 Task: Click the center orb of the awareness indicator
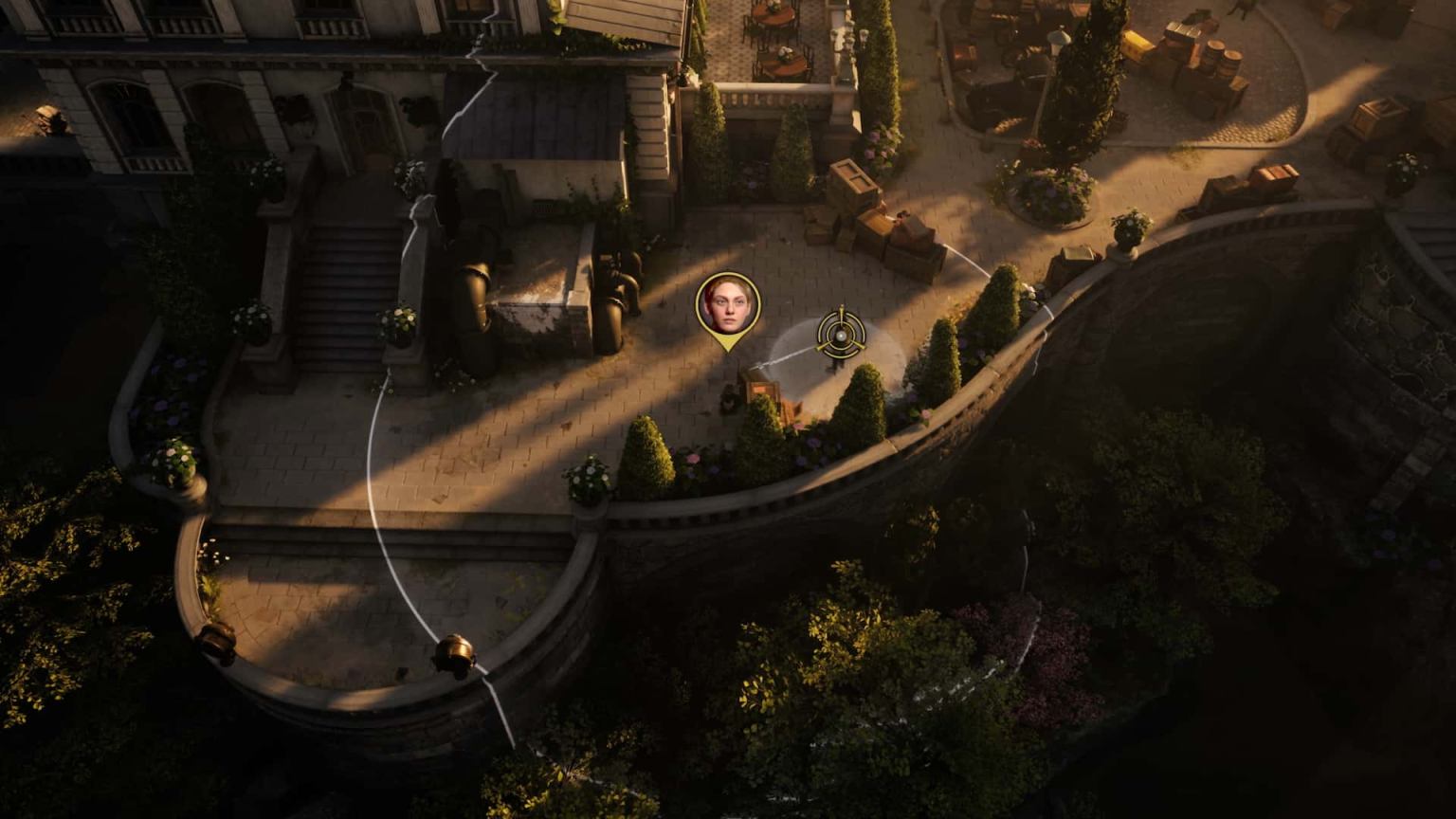(x=842, y=336)
